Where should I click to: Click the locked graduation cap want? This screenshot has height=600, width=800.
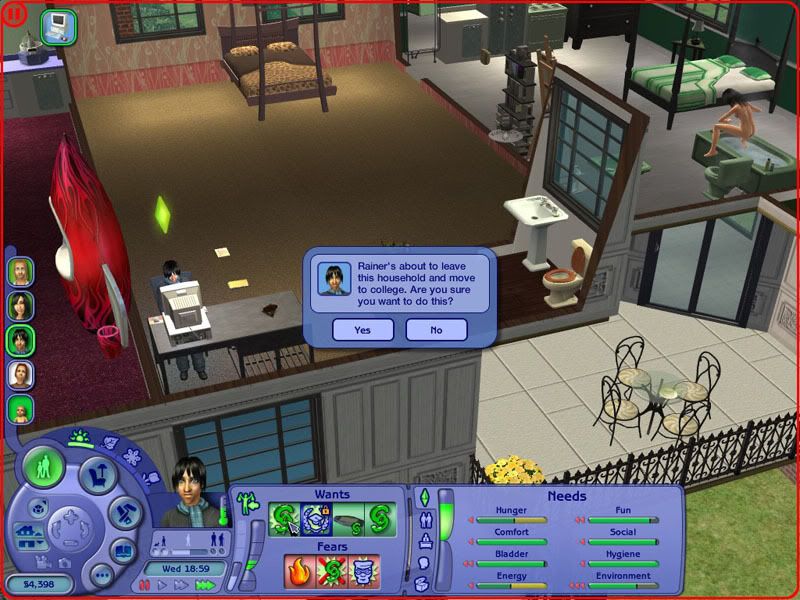point(316,519)
